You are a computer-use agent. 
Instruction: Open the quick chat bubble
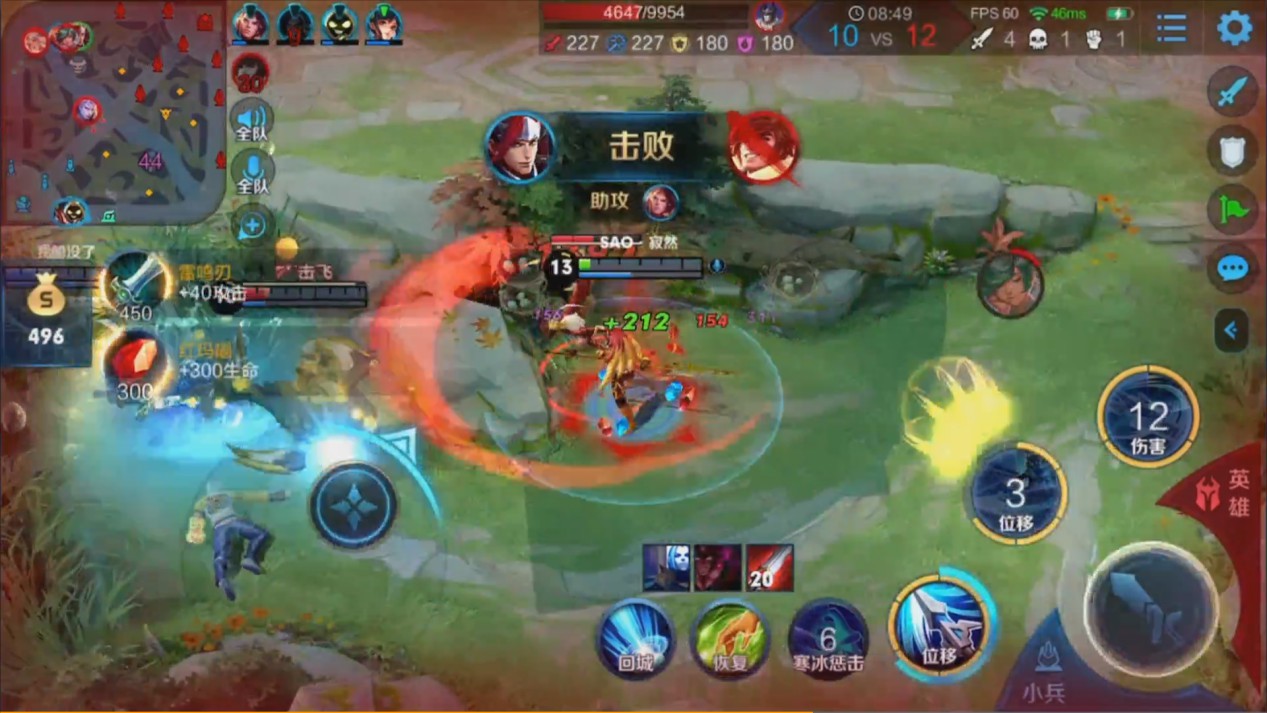pos(1232,268)
